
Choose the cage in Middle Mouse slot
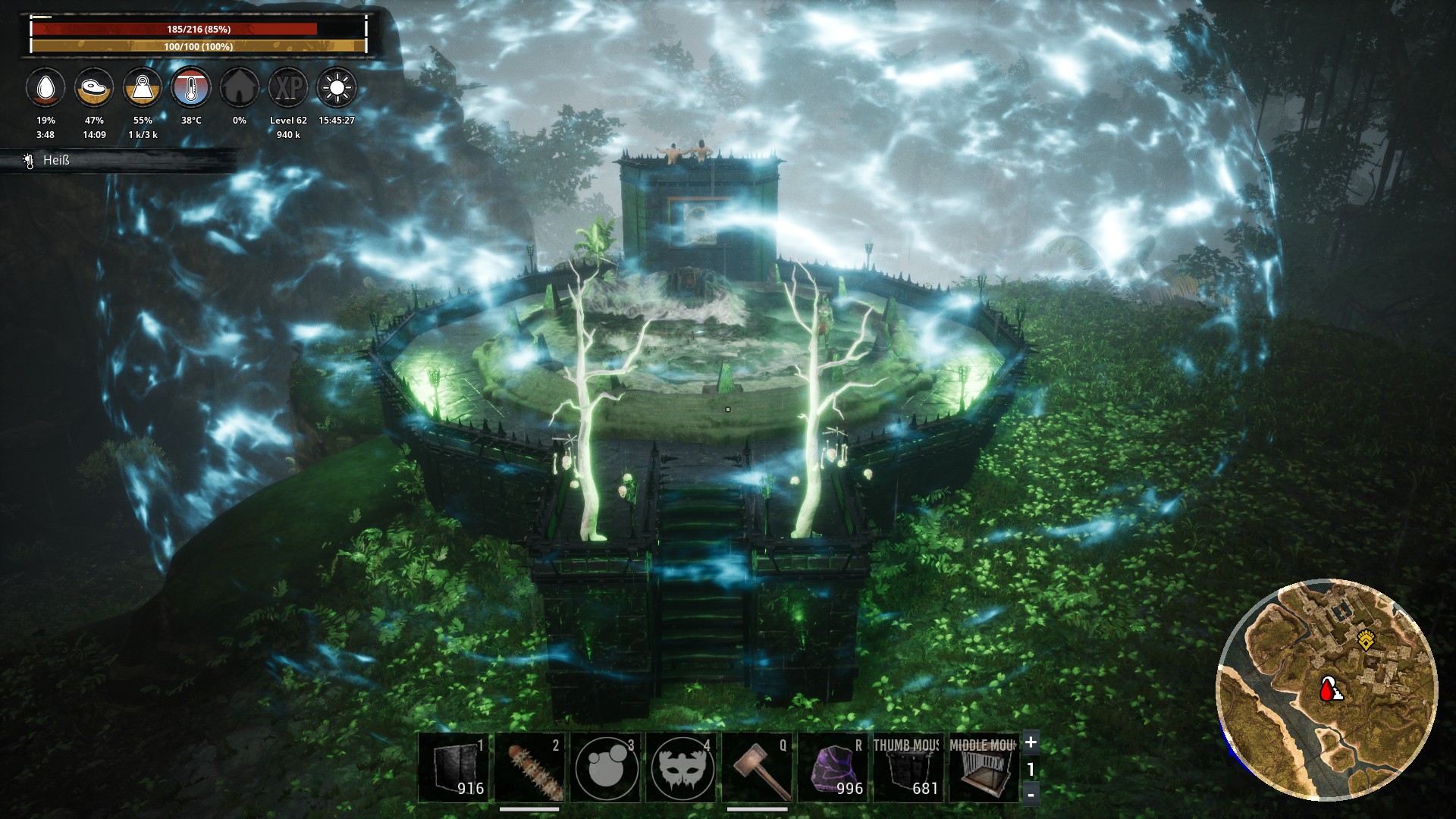[984, 767]
